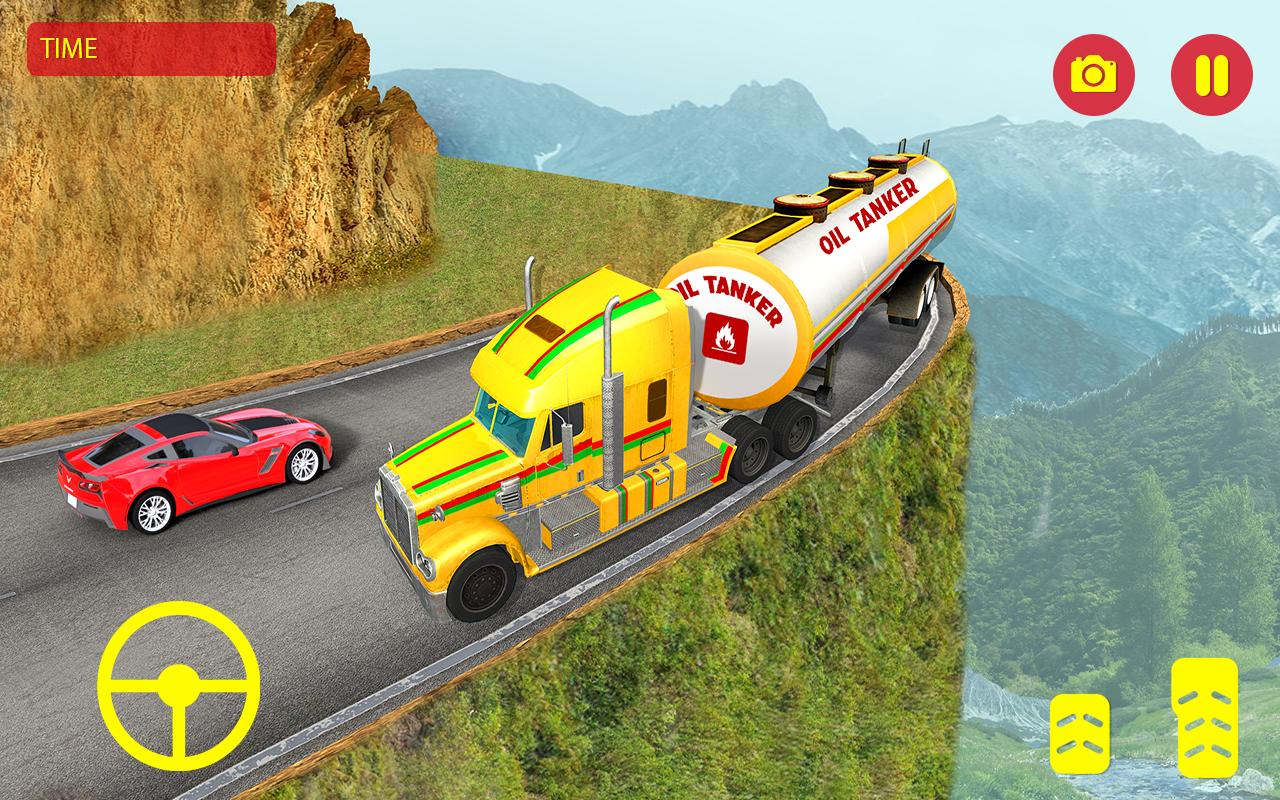The width and height of the screenshot is (1280, 800).
Task: Tap the flame warning emblem on the tanker
Action: [x=727, y=338]
